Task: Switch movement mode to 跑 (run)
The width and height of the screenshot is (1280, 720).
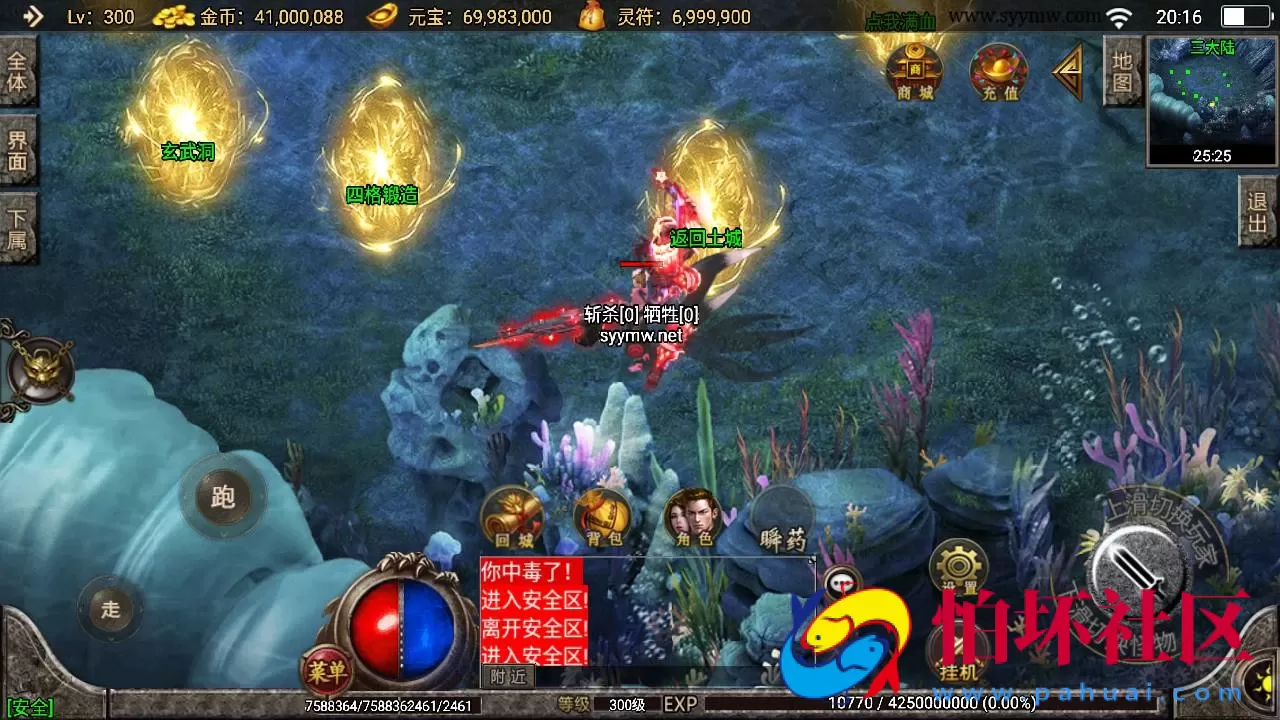Action: (225, 495)
